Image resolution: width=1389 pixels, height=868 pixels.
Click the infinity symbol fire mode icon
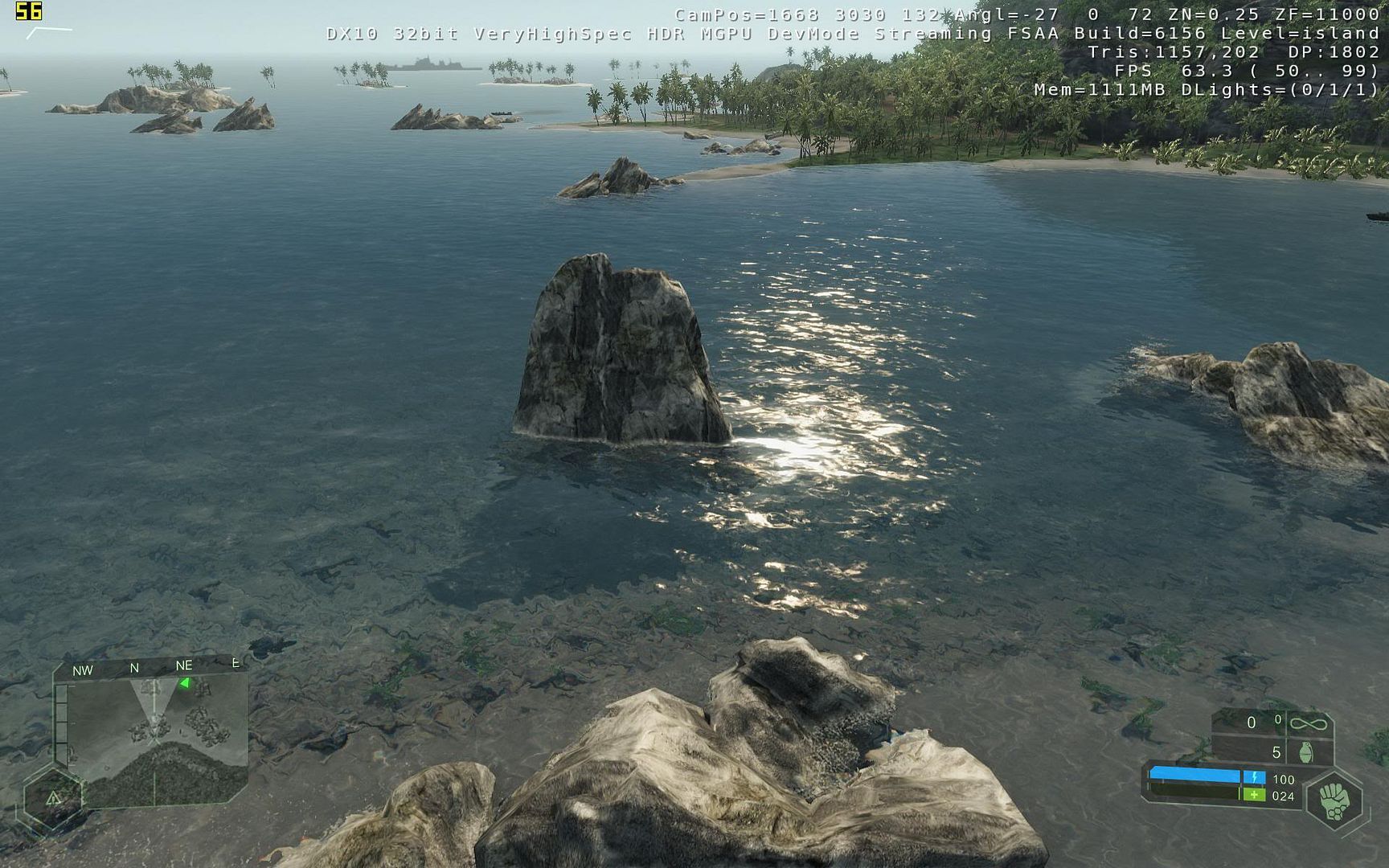click(1308, 724)
